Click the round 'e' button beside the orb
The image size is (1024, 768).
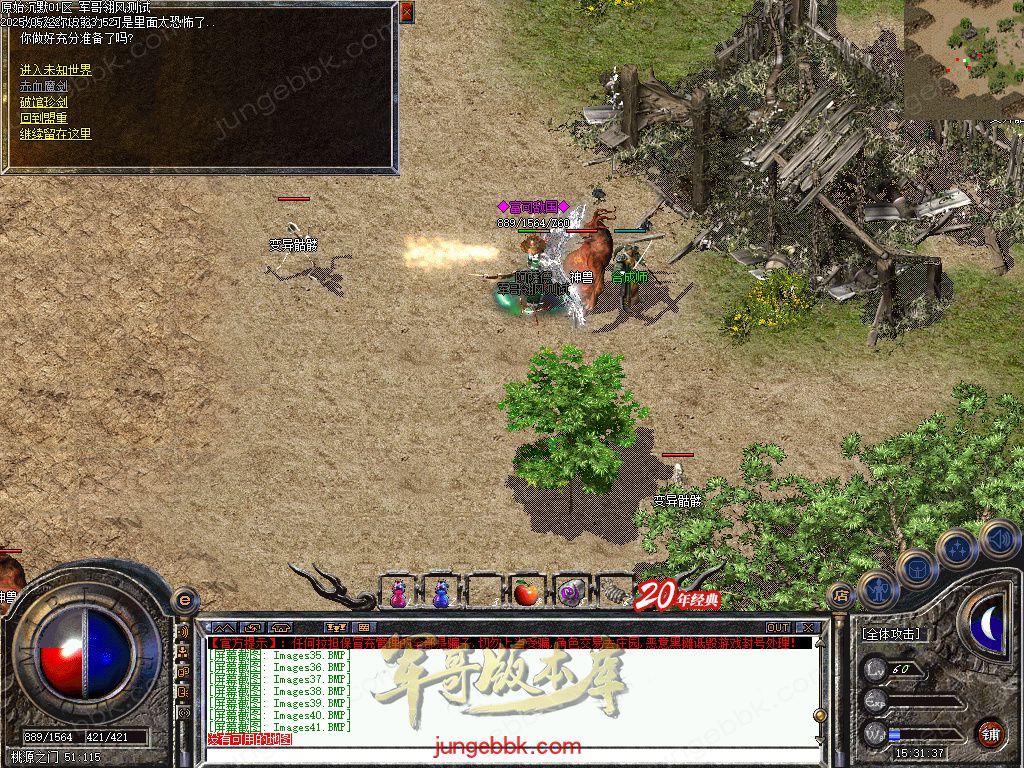pos(185,600)
